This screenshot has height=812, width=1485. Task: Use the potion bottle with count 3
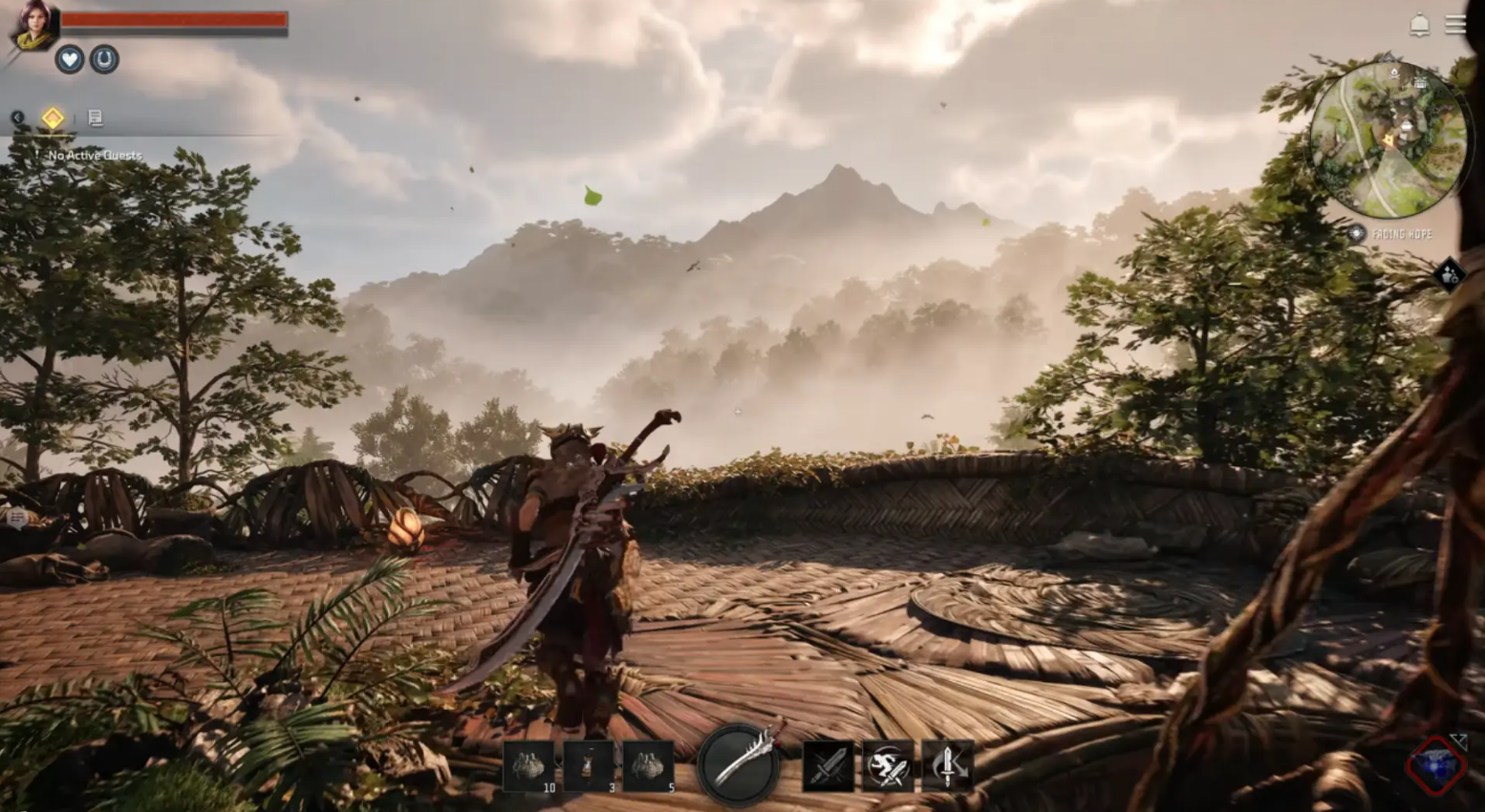point(589,766)
